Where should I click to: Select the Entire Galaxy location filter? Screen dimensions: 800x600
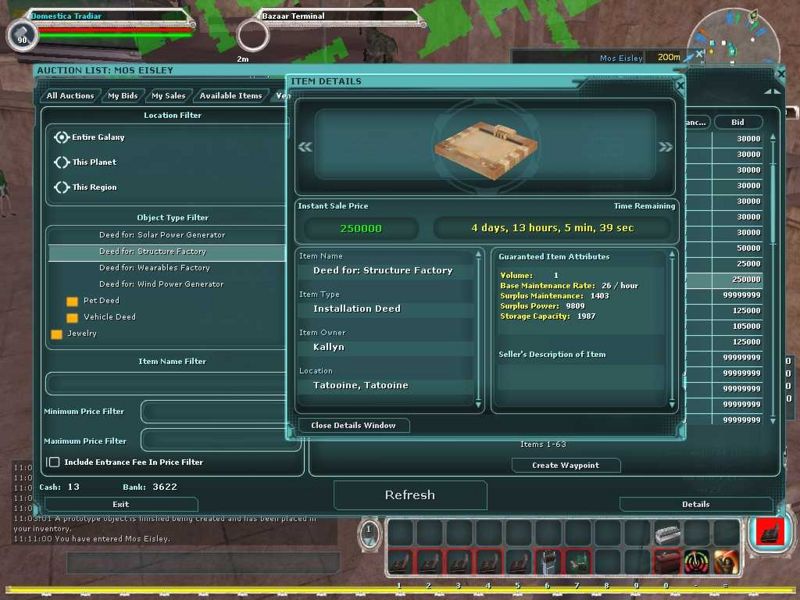62,137
